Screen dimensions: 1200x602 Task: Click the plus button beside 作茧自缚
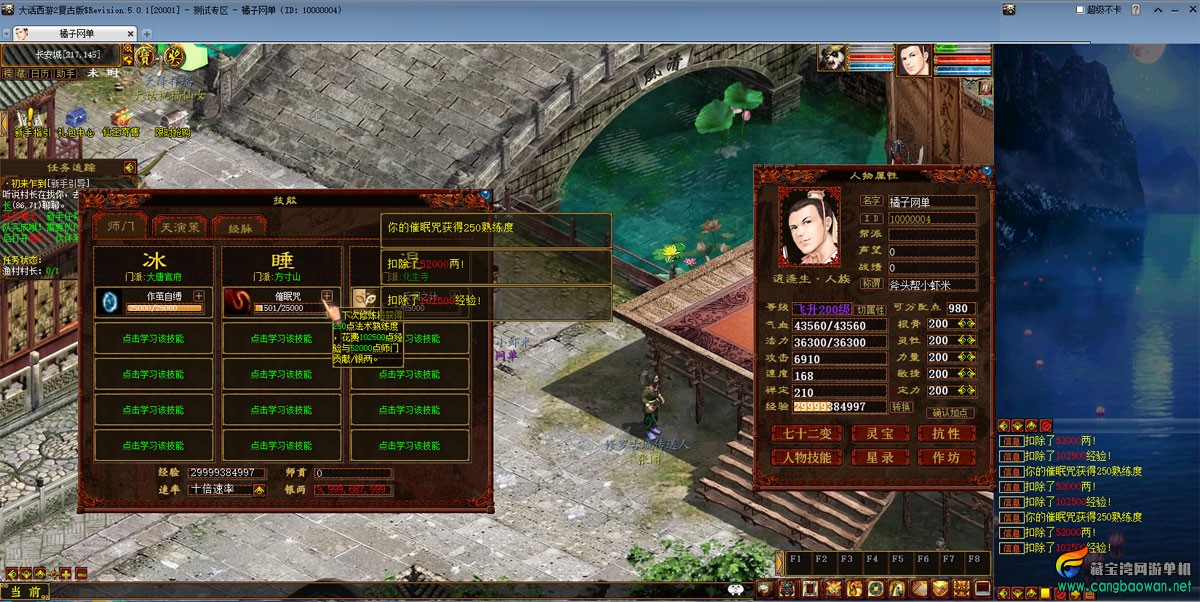coord(199,296)
